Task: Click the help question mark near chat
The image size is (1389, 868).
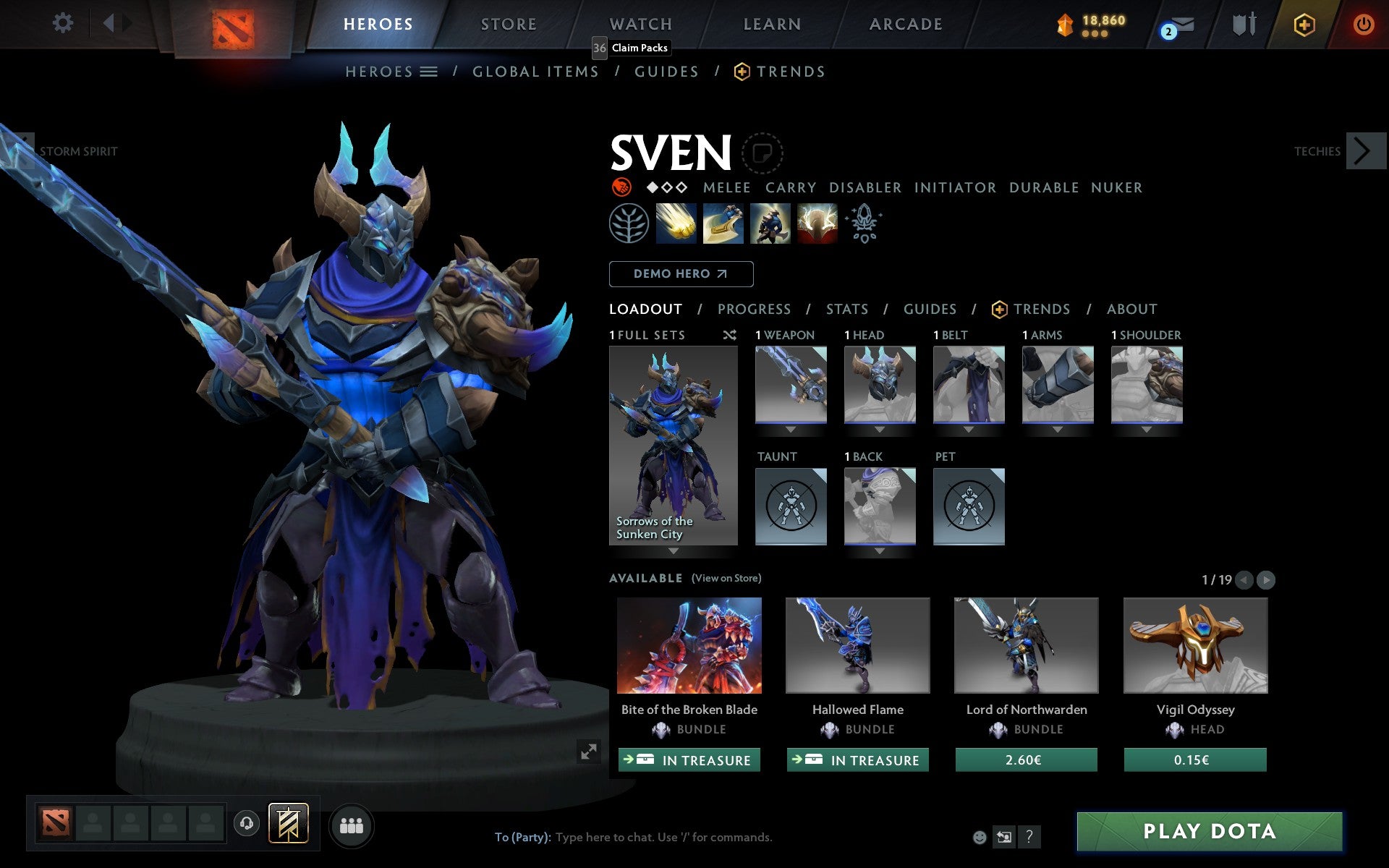Action: 1030,838
